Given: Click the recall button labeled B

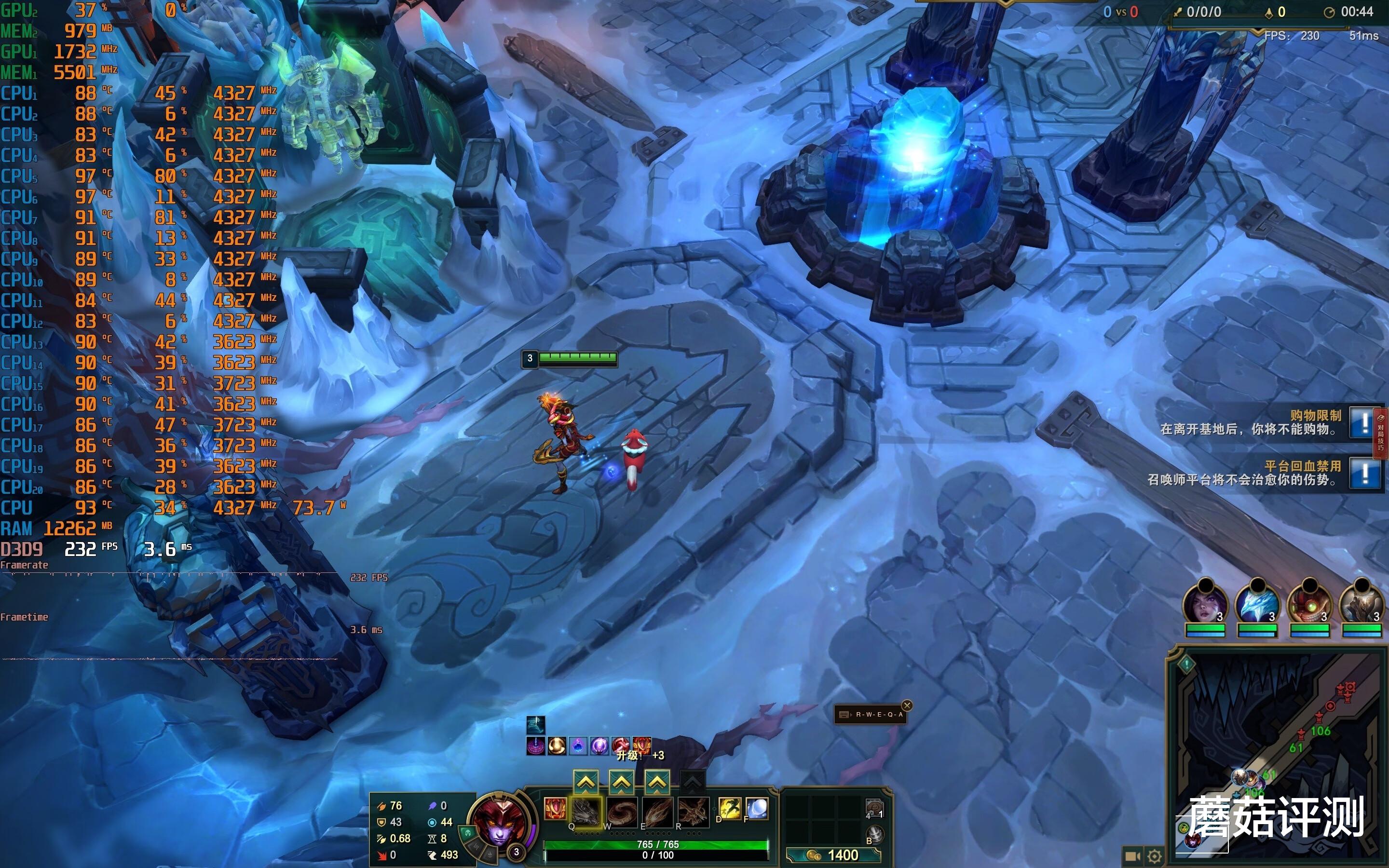Looking at the screenshot, I should pyautogui.click(x=875, y=834).
